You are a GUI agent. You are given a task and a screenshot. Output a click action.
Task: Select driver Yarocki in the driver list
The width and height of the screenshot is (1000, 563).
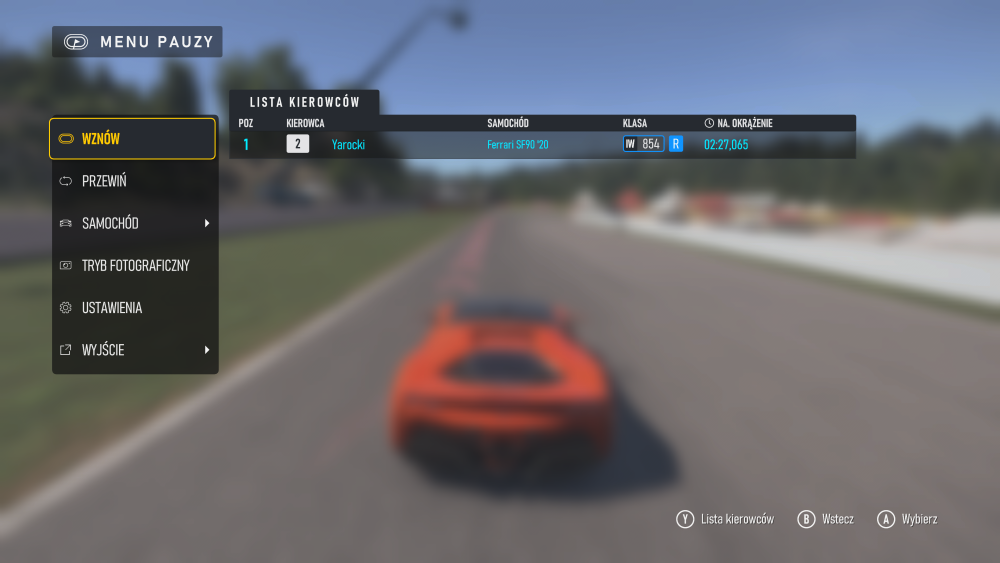click(349, 144)
